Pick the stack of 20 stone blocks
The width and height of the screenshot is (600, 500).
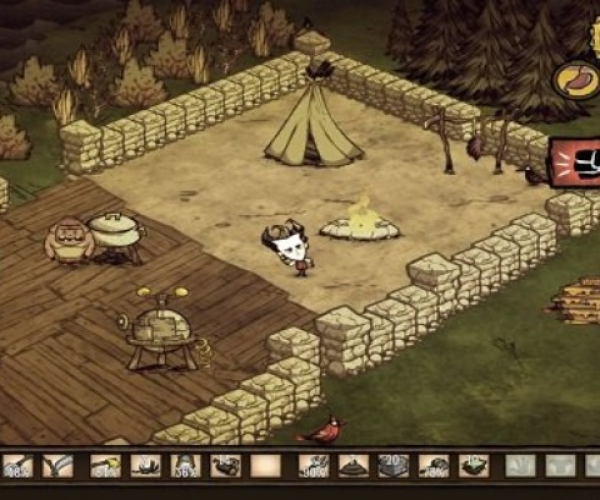393,466
